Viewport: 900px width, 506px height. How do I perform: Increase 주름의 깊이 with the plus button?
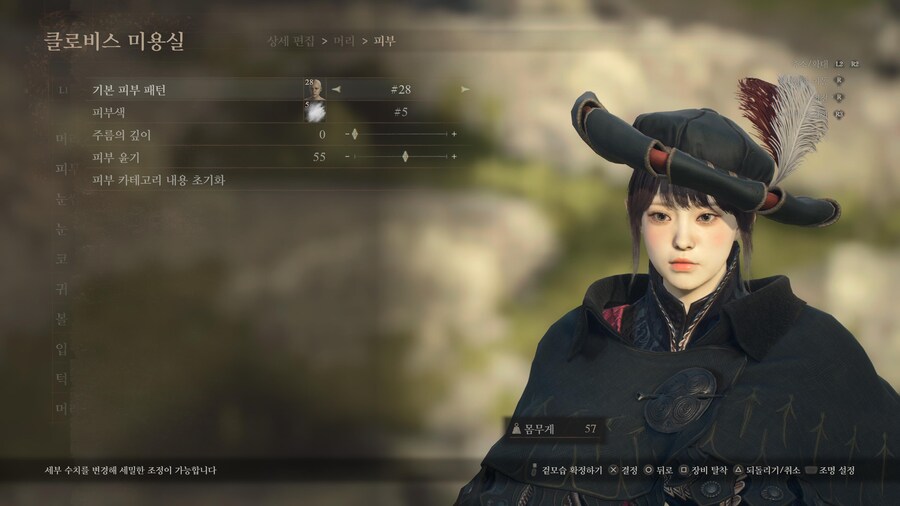454,134
